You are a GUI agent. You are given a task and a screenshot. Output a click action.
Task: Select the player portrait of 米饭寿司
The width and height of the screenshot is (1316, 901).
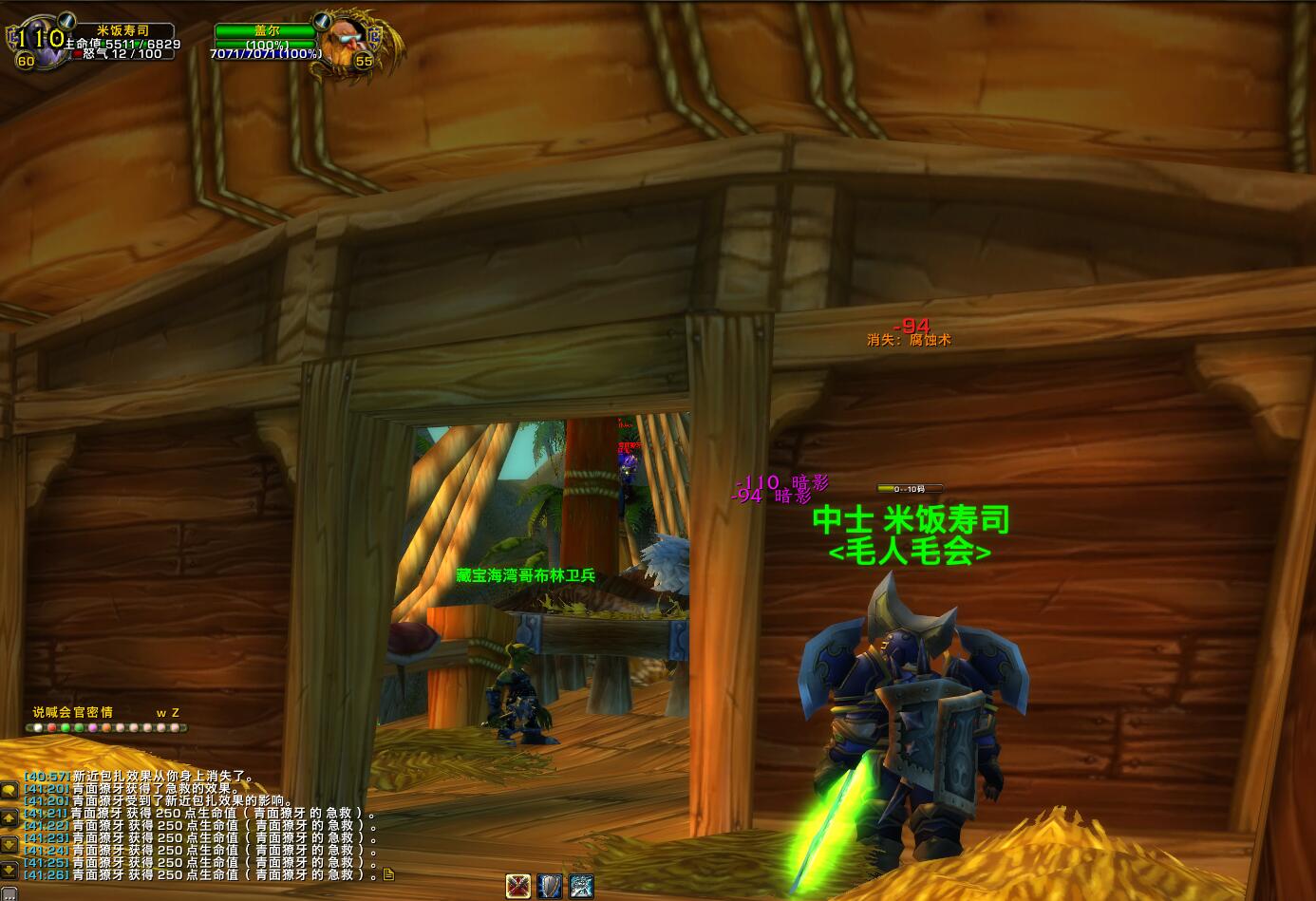click(x=38, y=42)
